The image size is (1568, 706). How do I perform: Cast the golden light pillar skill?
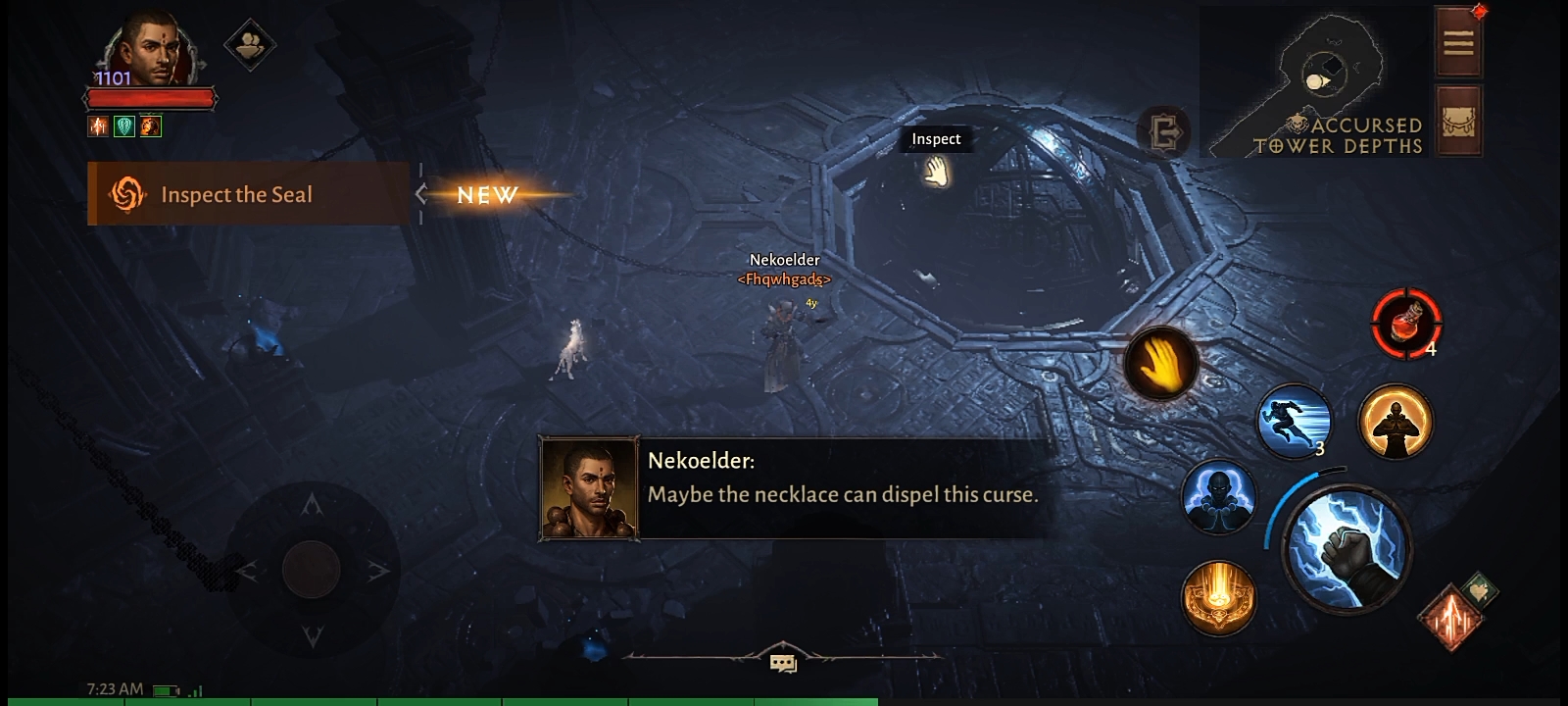(1218, 597)
